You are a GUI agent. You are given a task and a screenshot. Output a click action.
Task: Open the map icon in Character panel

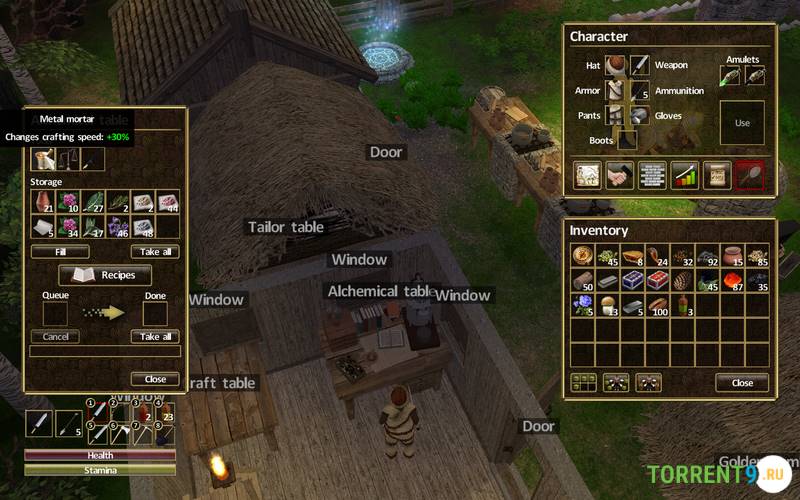[587, 175]
